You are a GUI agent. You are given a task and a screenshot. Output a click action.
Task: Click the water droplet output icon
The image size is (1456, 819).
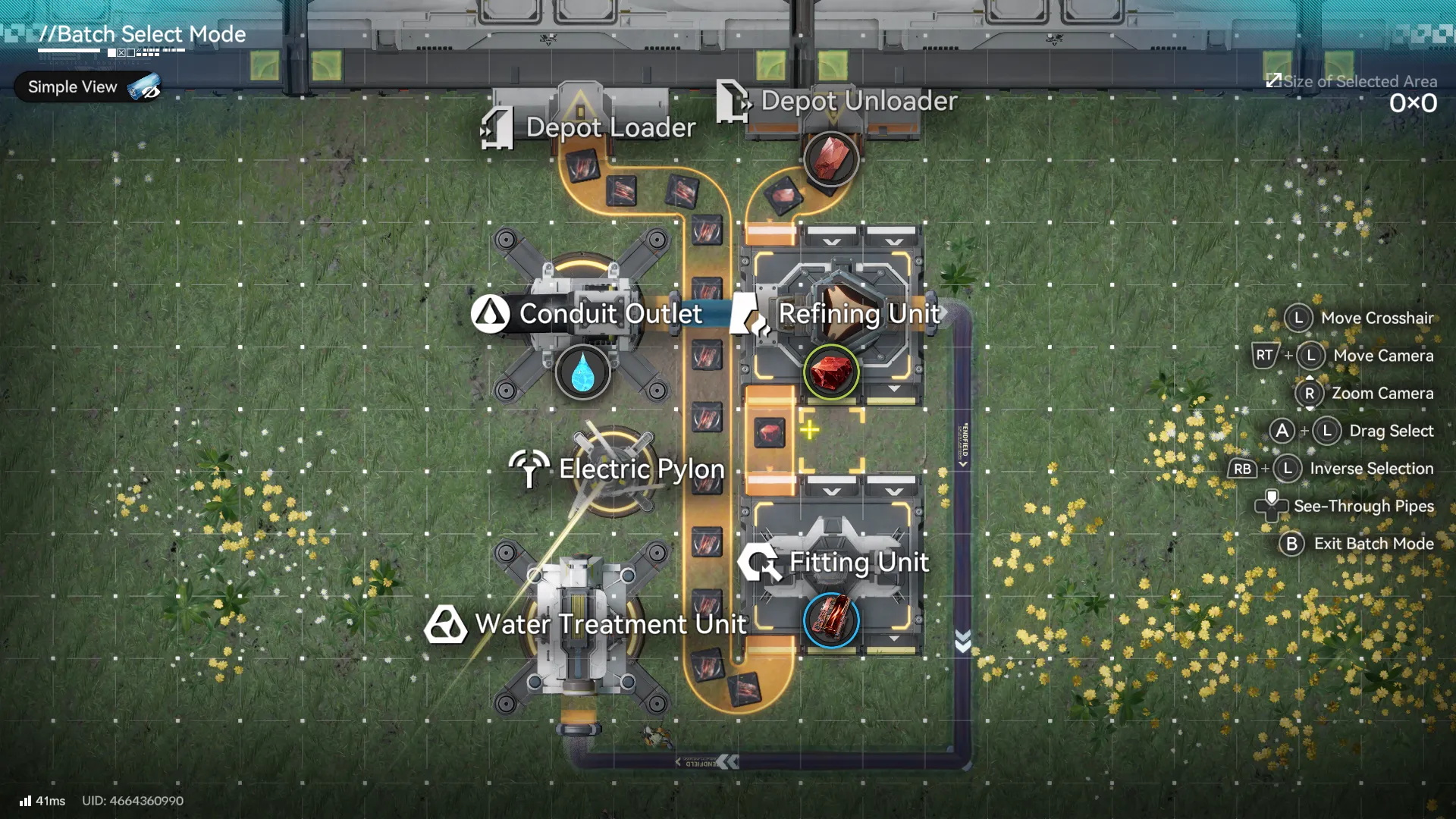coord(582,373)
